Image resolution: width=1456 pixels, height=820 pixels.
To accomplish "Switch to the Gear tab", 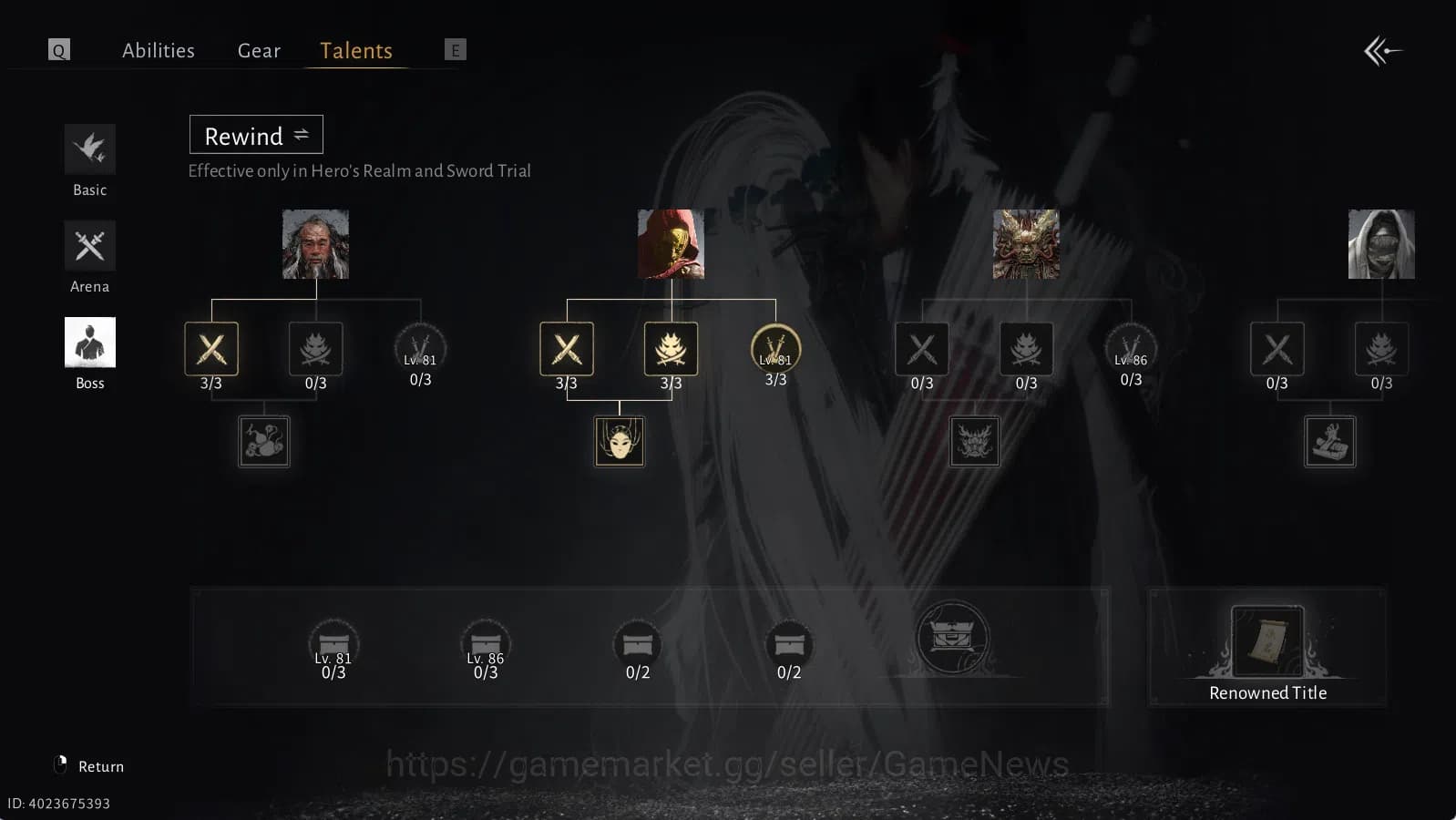I will coord(259,50).
